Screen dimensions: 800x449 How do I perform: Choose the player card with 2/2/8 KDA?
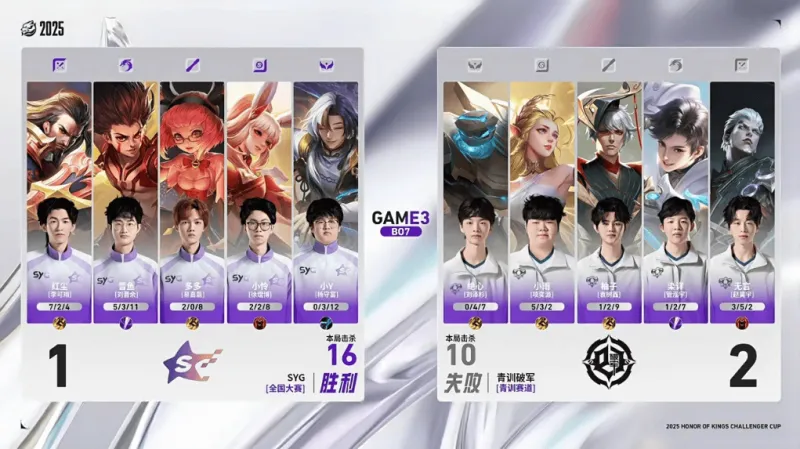point(259,200)
